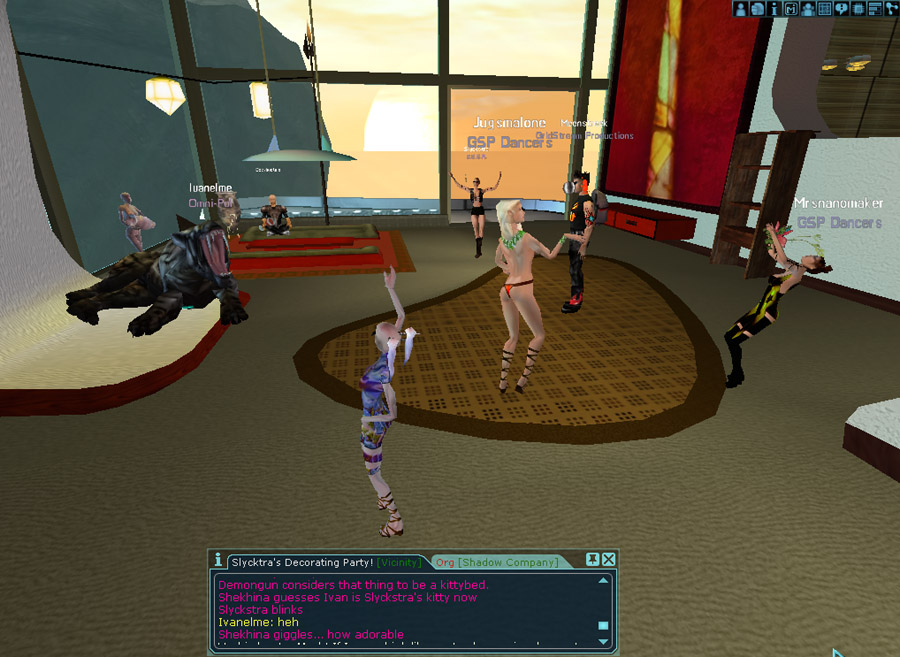Open the stacked window panels toolbar icon
This screenshot has width=900, height=657.
coord(874,9)
